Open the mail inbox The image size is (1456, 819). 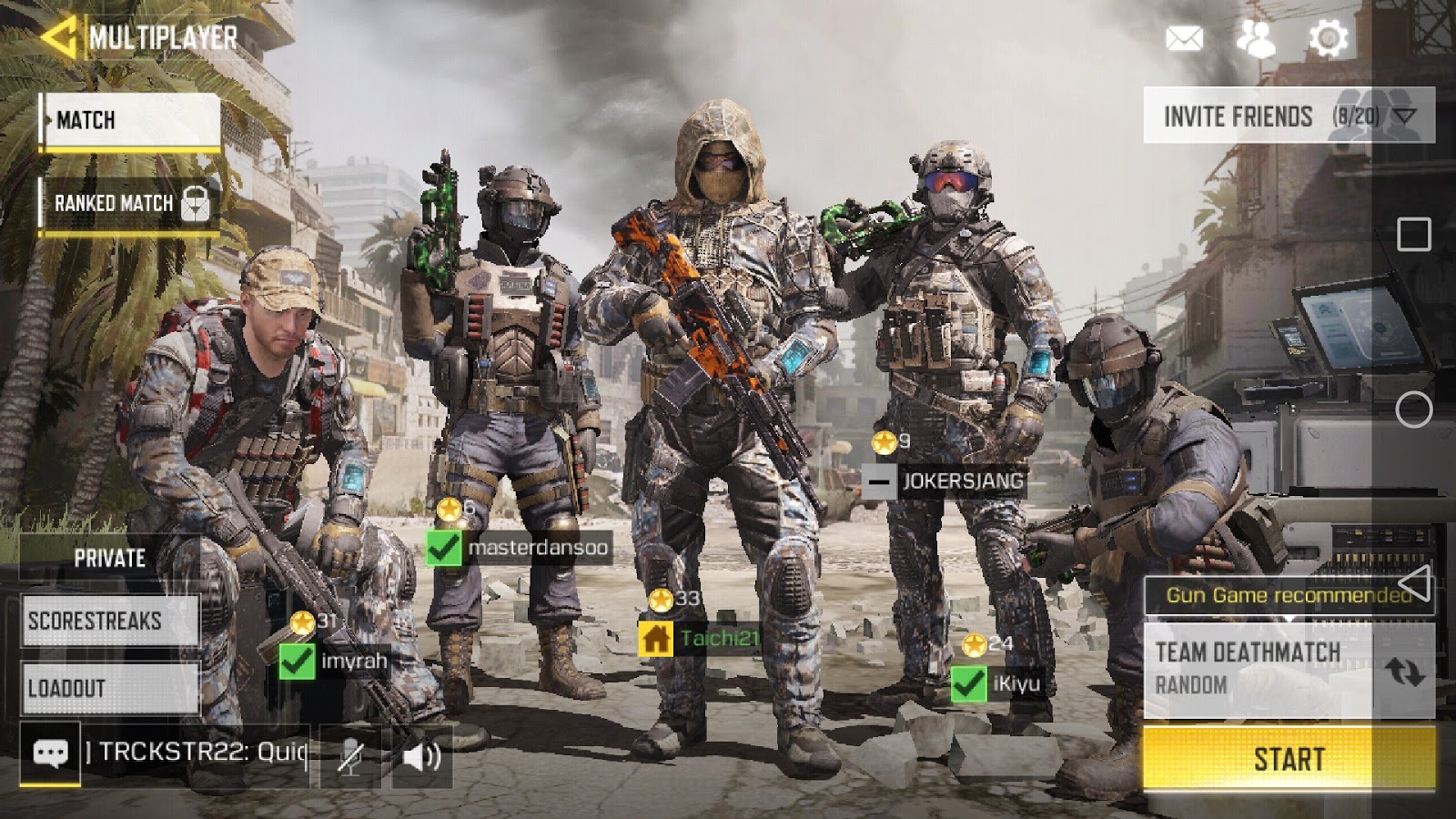1184,38
